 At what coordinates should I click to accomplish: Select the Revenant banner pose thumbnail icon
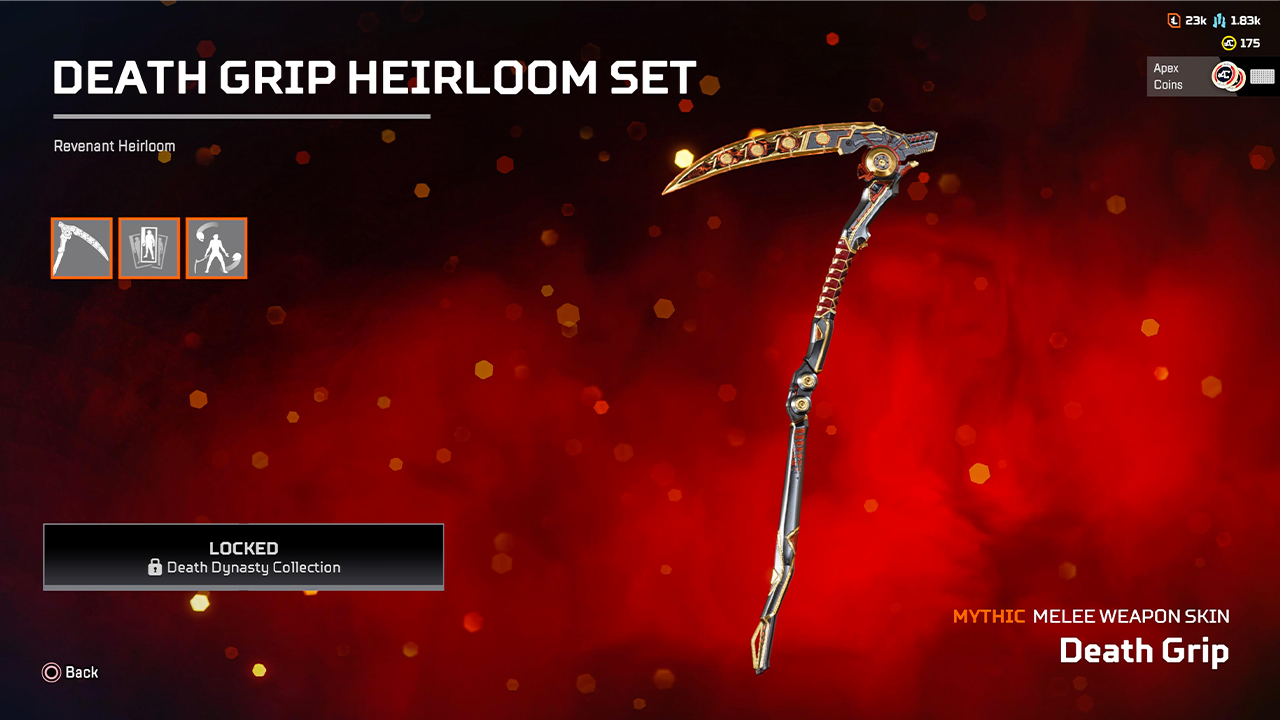[x=149, y=248]
